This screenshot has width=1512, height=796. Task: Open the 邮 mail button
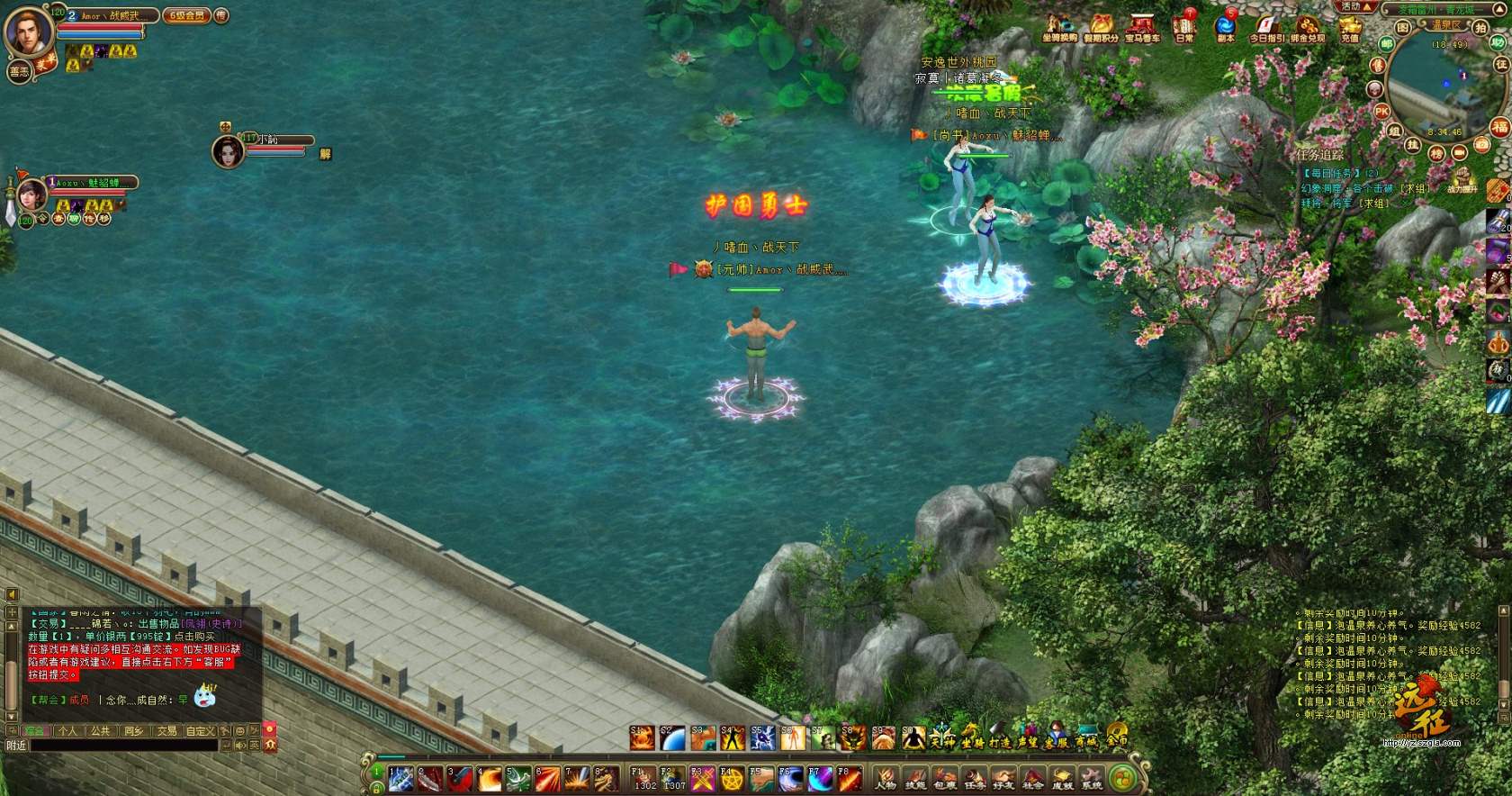click(x=1387, y=42)
